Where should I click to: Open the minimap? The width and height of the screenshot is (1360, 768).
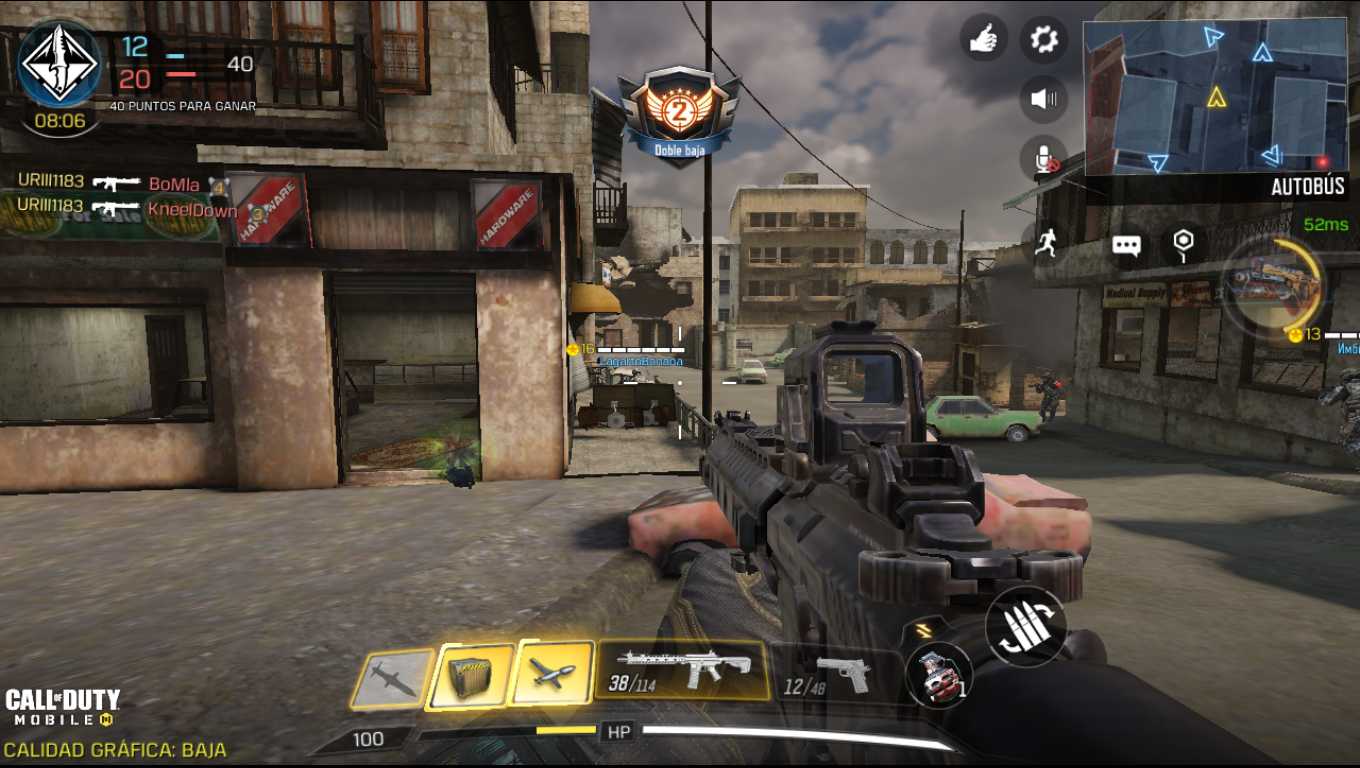[1215, 97]
